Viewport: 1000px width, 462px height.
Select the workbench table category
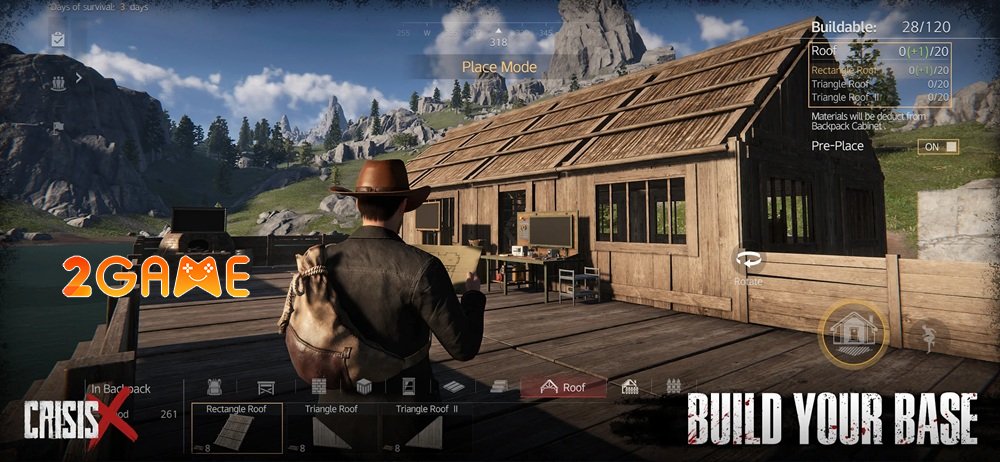[x=266, y=387]
